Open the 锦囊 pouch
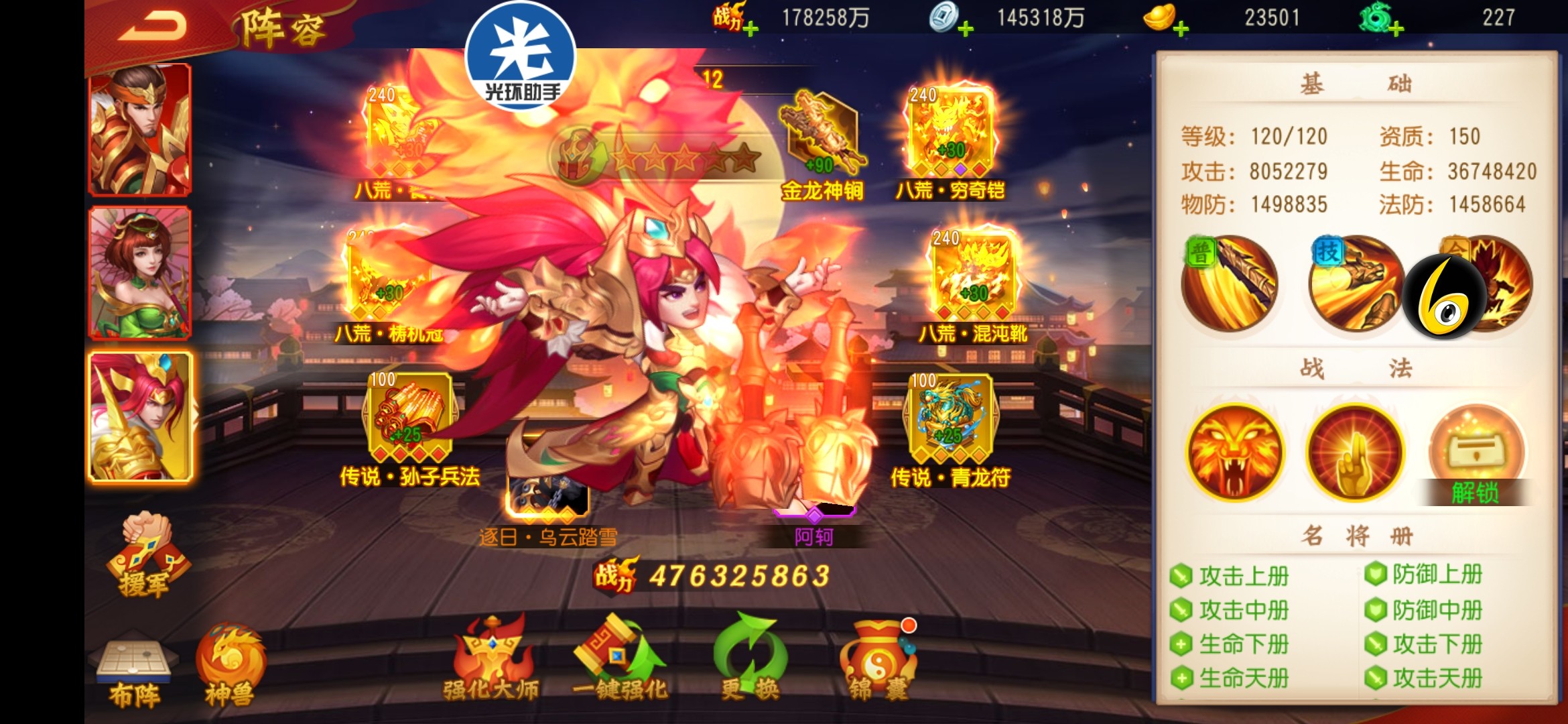Image resolution: width=1568 pixels, height=724 pixels. coord(878,660)
